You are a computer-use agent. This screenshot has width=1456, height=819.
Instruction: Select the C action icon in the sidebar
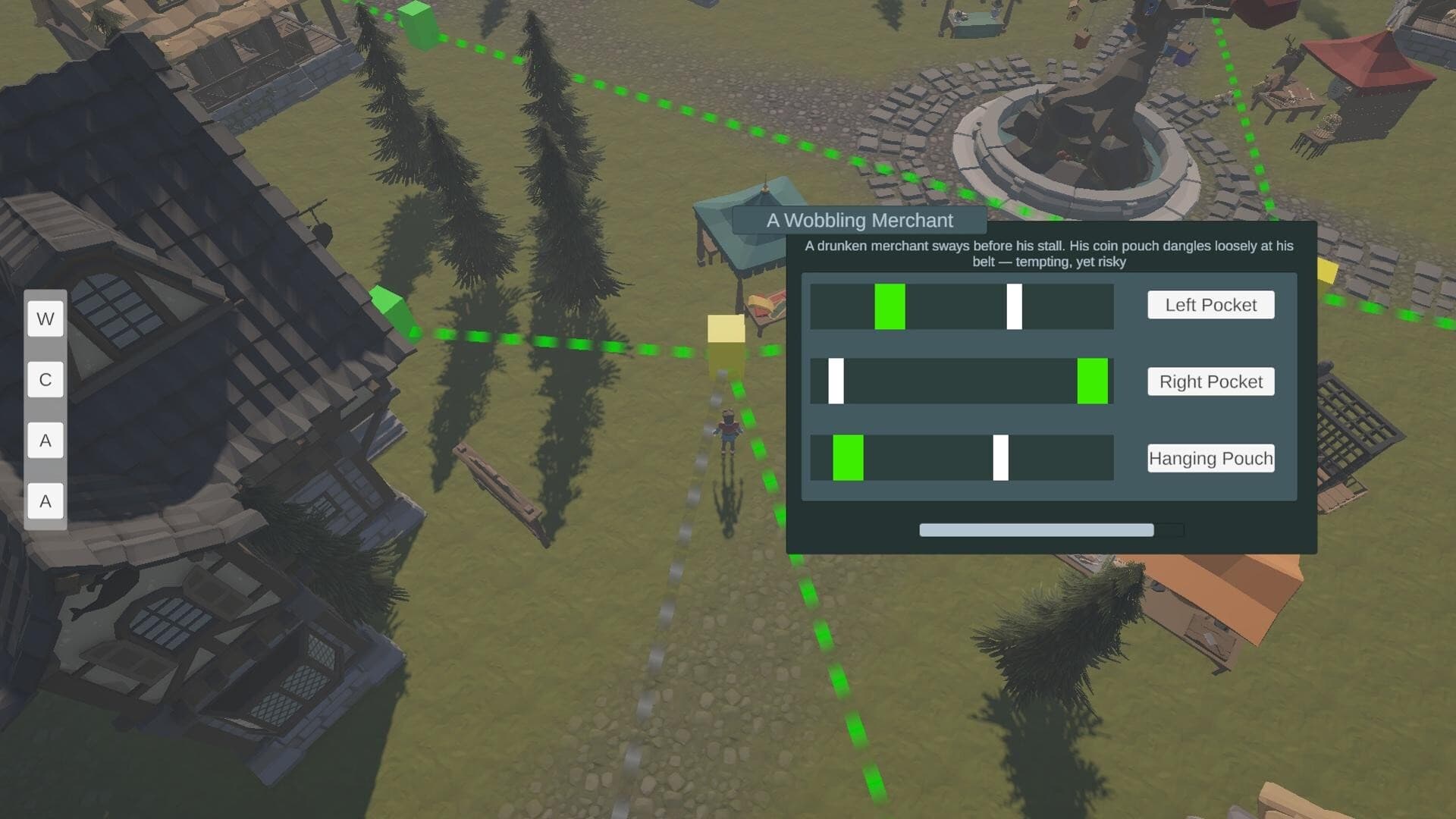coord(45,379)
